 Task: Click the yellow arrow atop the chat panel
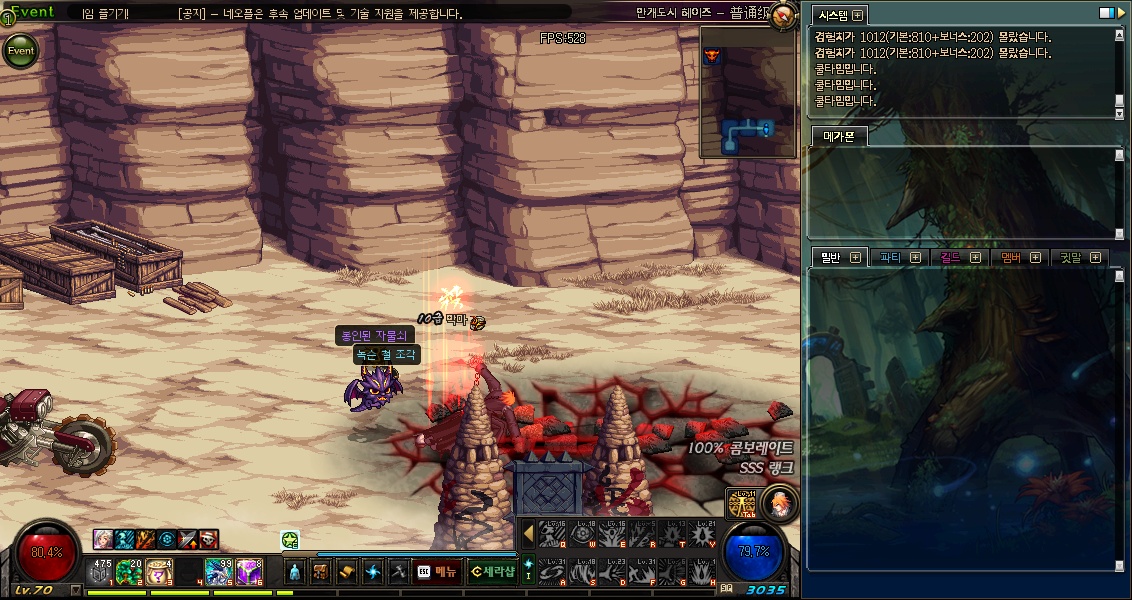(x=1121, y=13)
